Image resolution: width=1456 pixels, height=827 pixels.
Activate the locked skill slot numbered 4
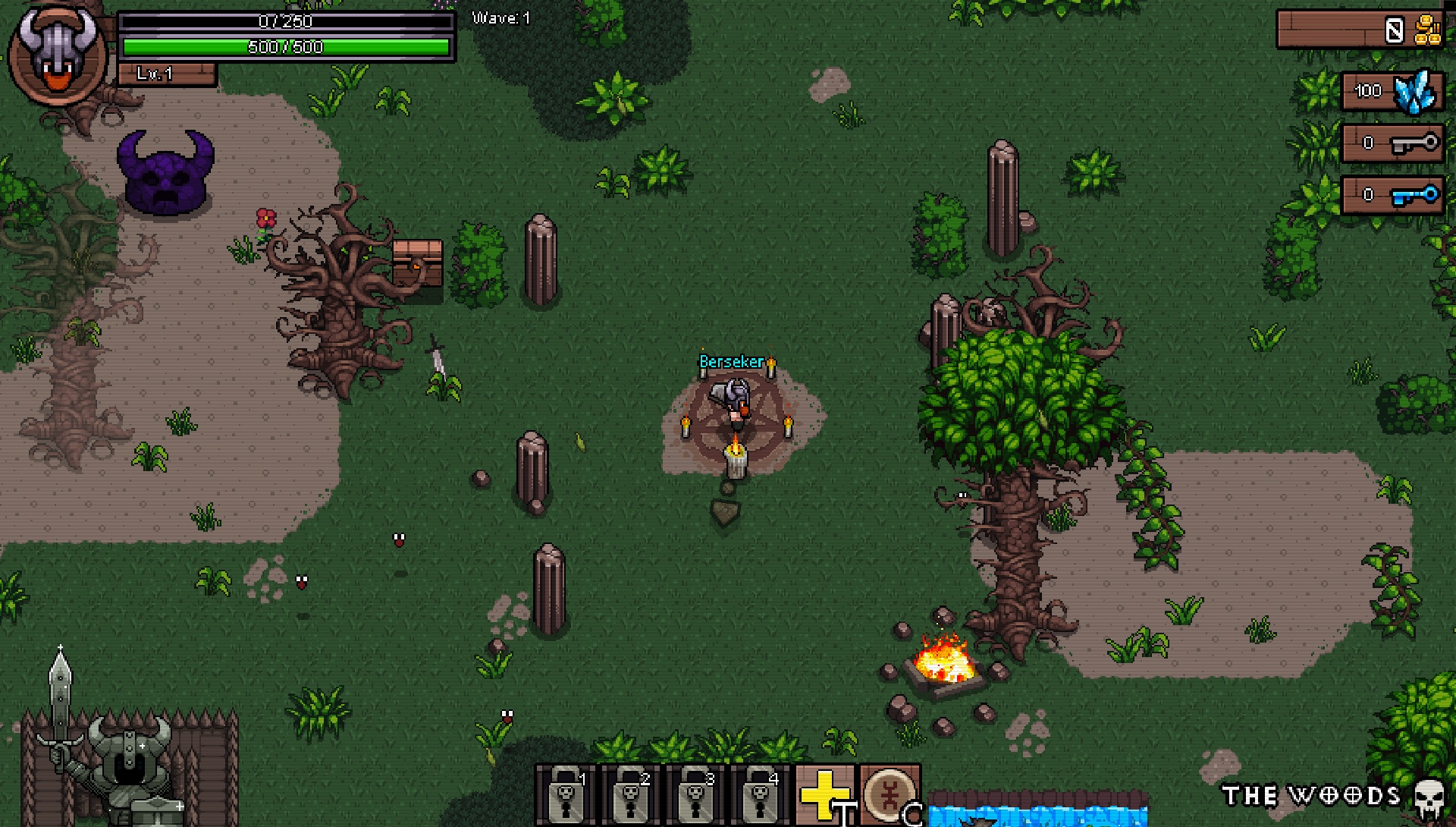[x=759, y=794]
